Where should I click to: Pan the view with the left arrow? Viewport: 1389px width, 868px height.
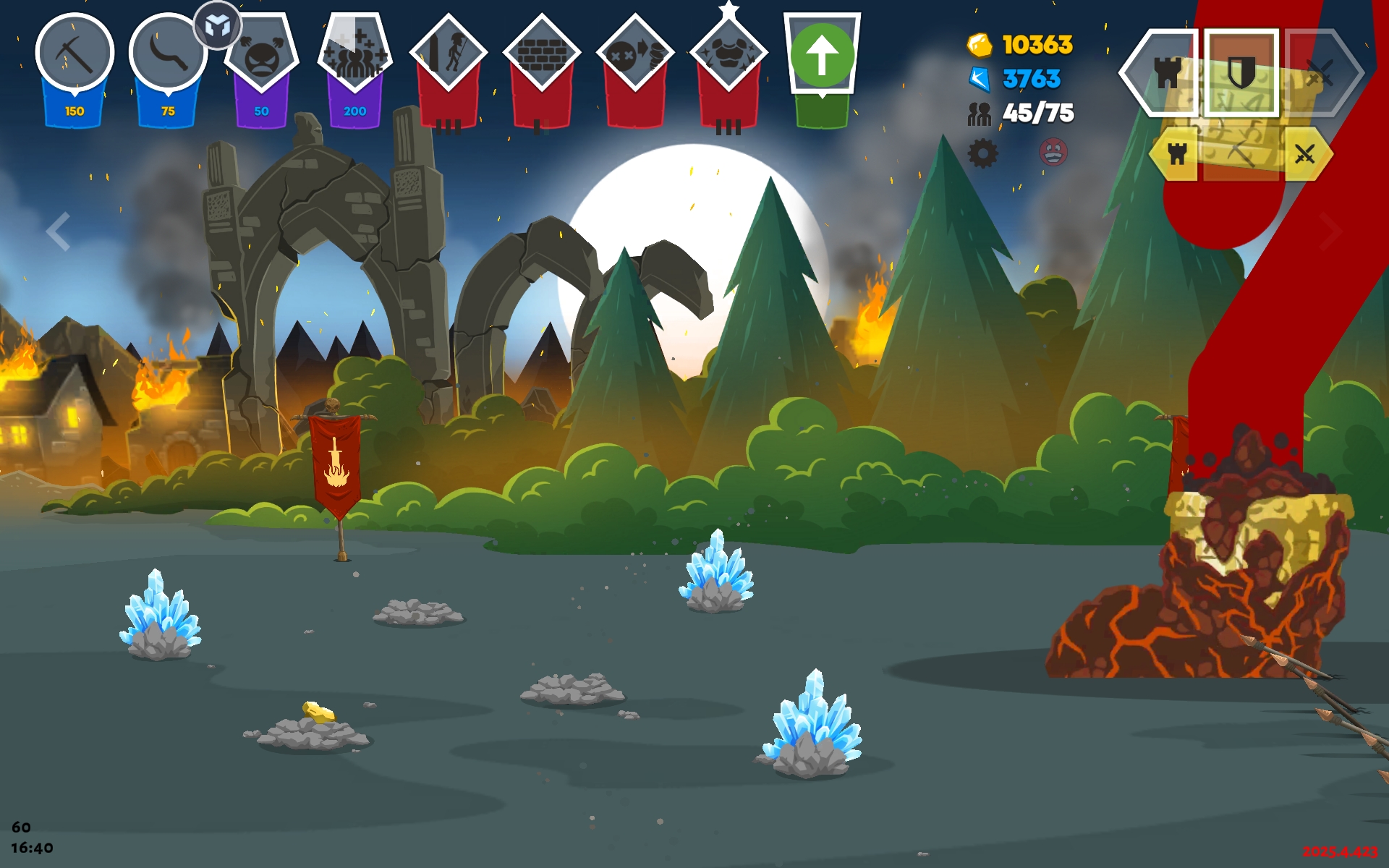click(58, 231)
